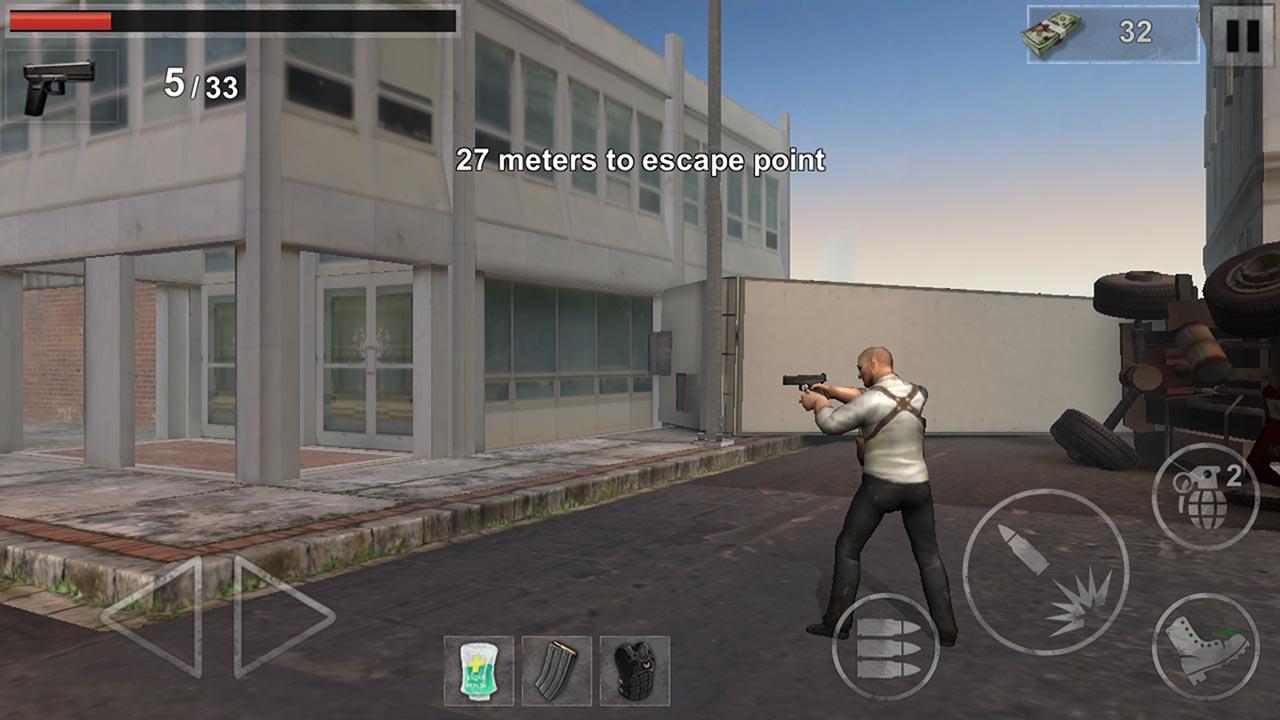
Task: Tap the money counter showing 32
Action: pyautogui.click(x=1135, y=33)
